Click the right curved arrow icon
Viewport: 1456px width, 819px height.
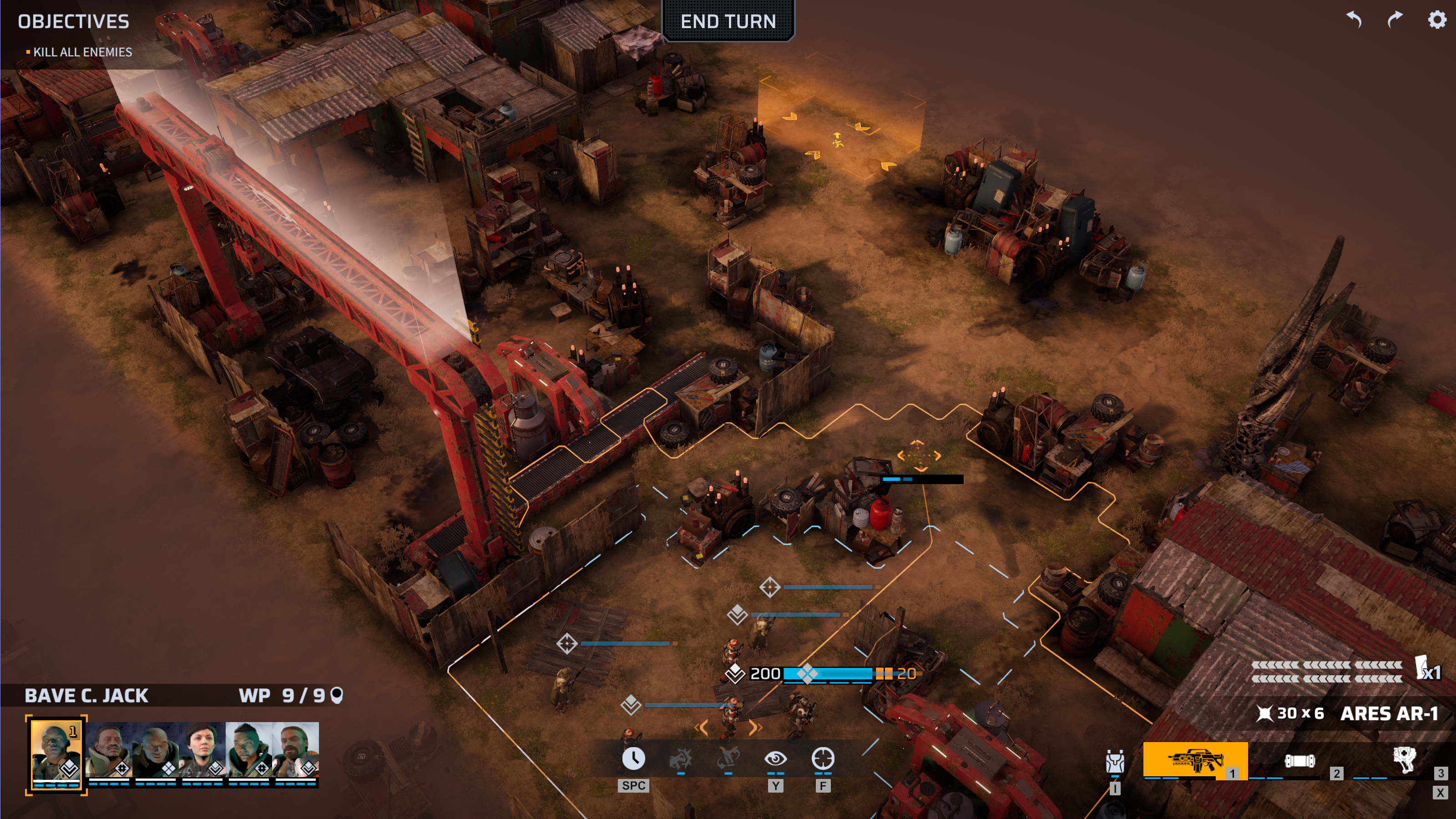[x=1395, y=20]
